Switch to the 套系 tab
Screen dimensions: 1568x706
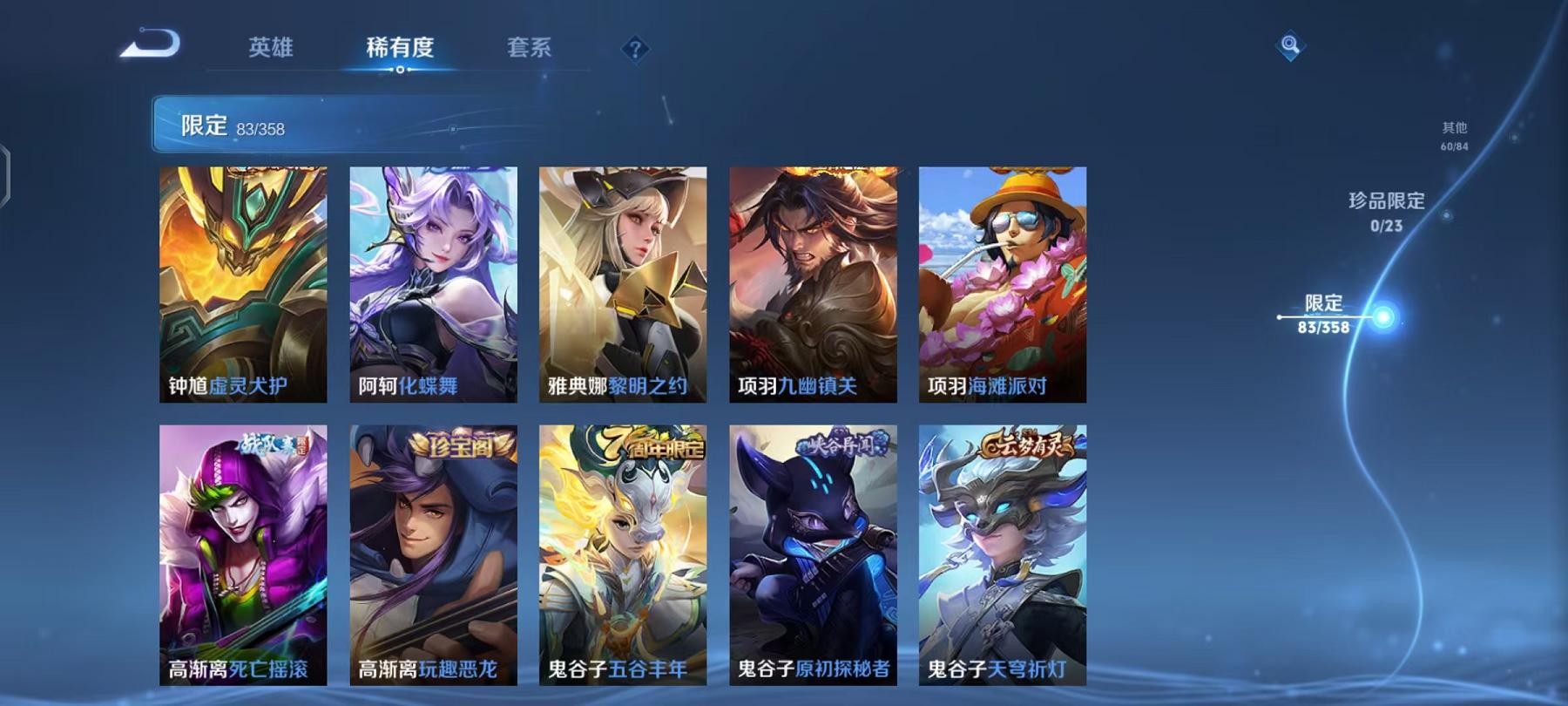click(x=529, y=50)
